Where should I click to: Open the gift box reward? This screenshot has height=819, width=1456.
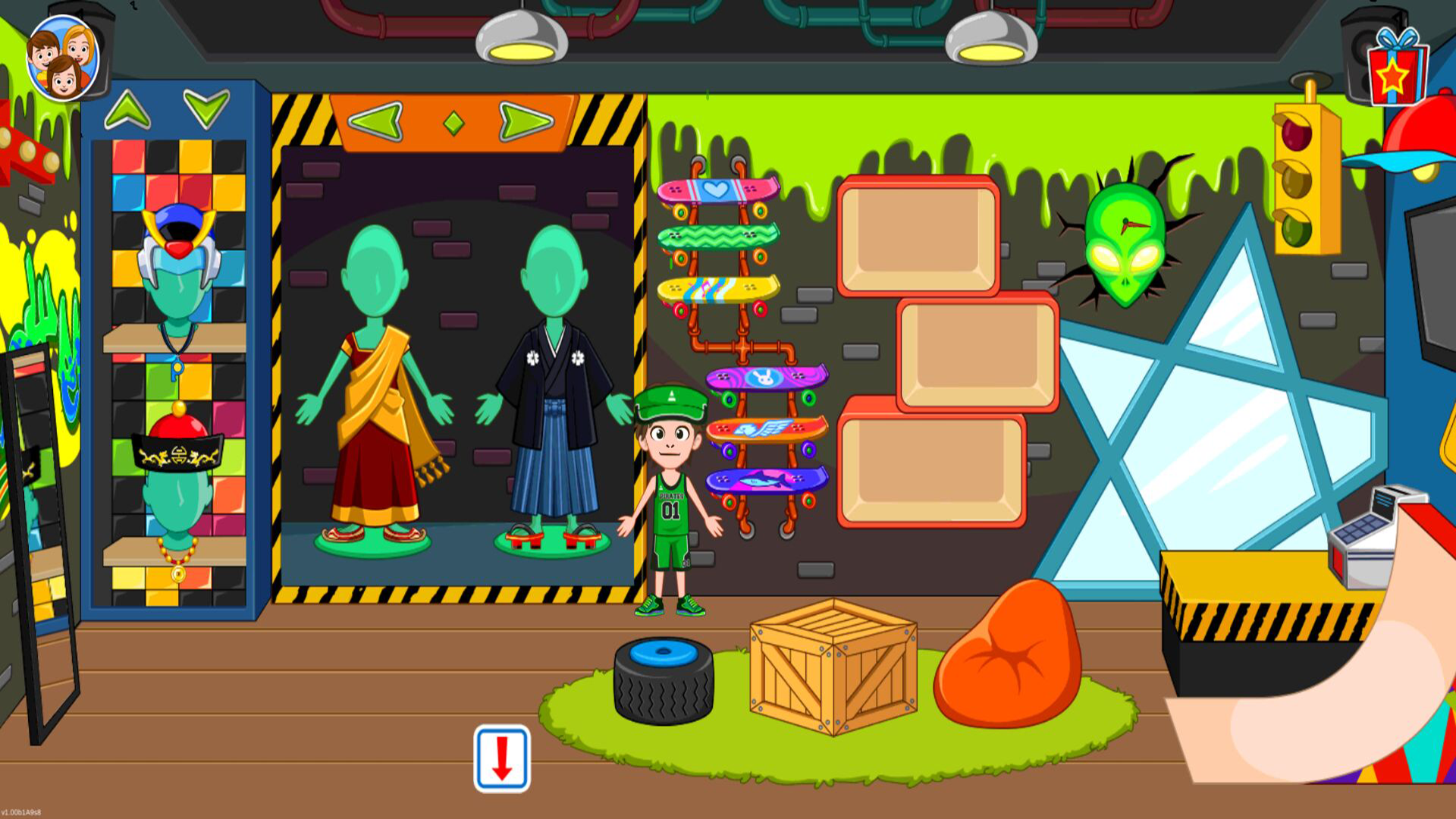[x=1396, y=70]
